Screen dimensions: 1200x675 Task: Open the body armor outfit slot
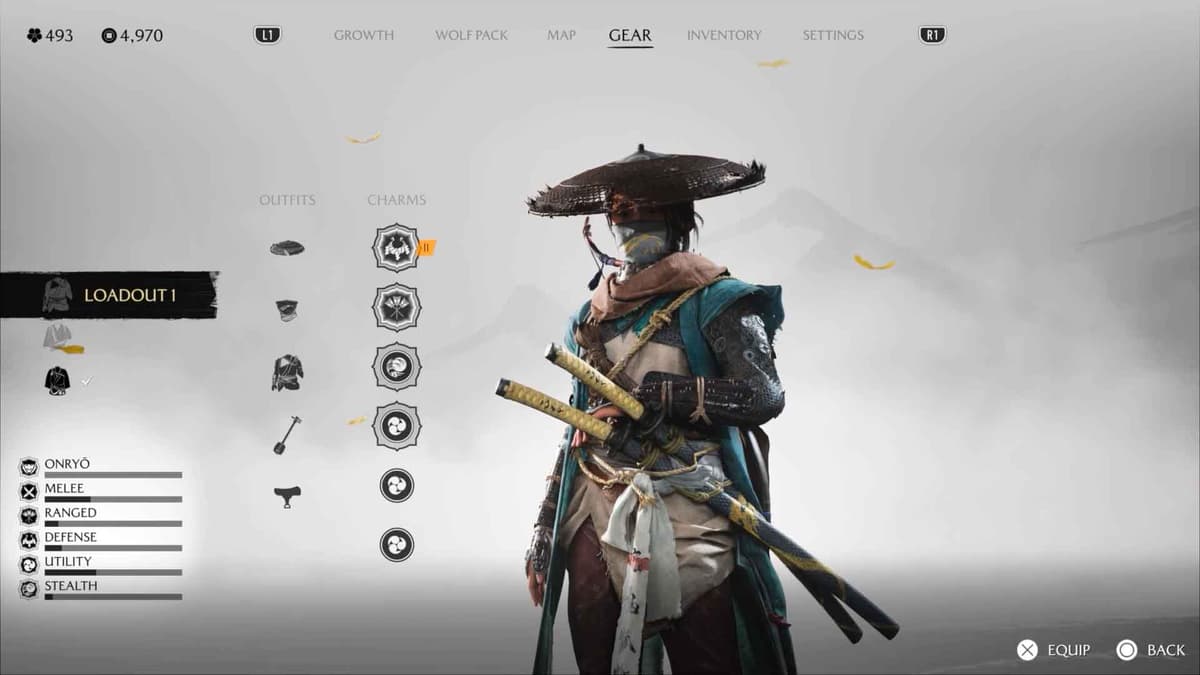click(287, 372)
